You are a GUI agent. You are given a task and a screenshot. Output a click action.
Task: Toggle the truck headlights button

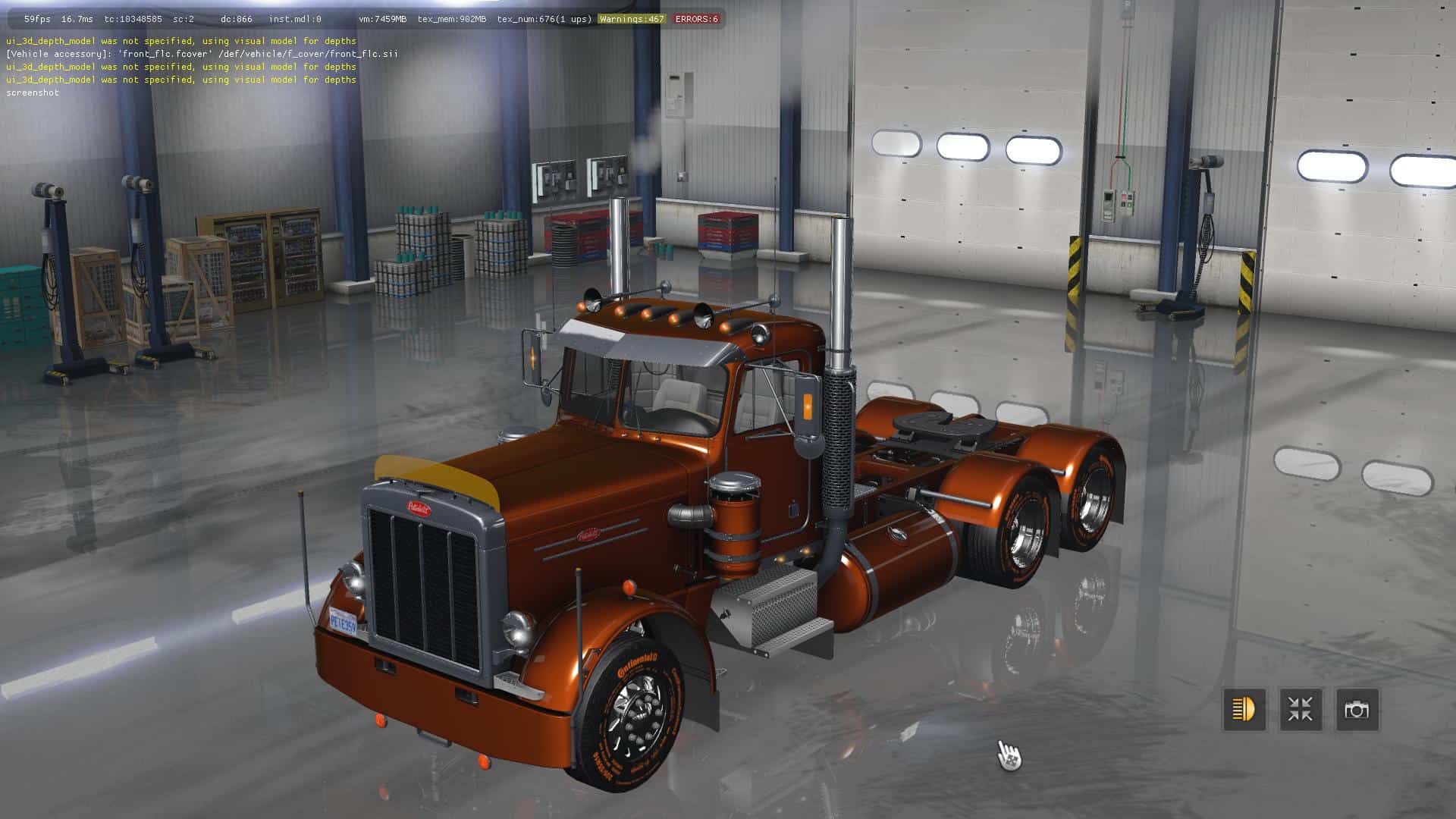click(x=1244, y=710)
